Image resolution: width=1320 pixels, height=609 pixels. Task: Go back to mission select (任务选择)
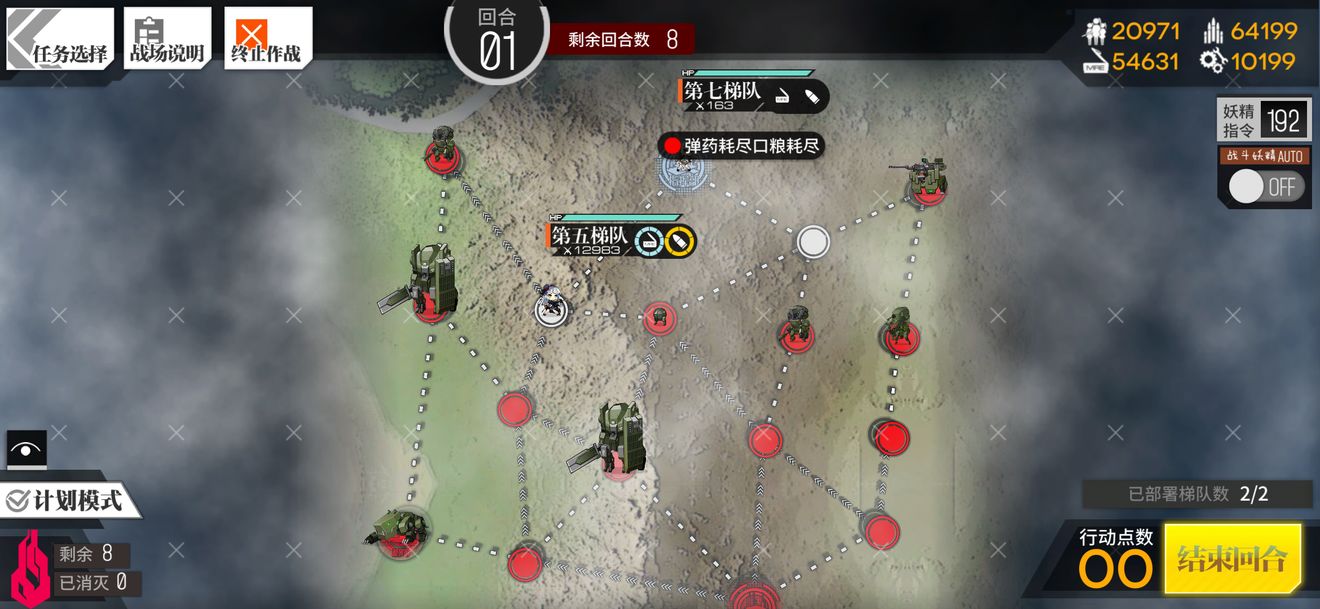click(60, 40)
